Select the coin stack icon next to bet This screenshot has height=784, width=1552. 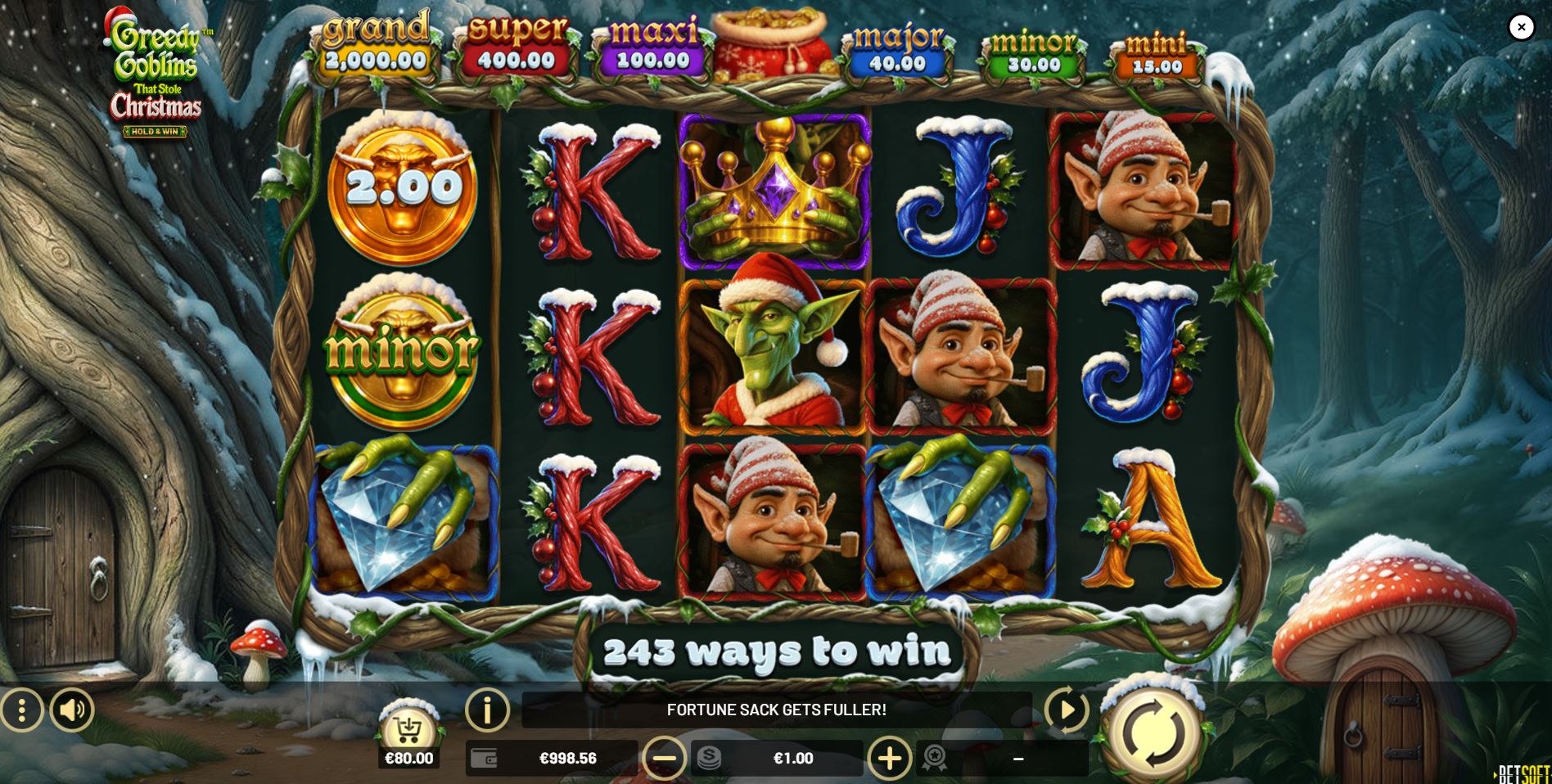[x=707, y=758]
